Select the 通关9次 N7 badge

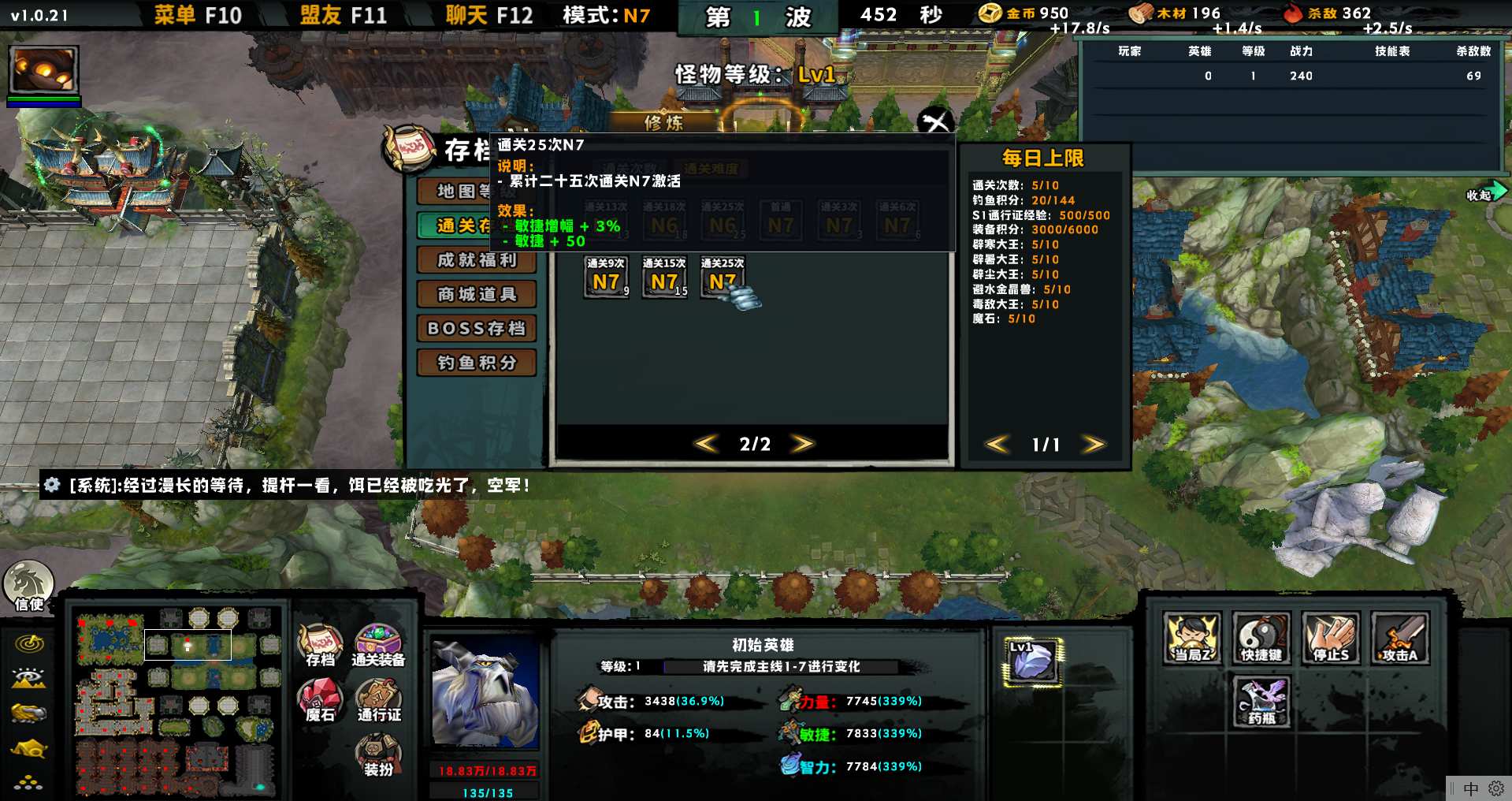pyautogui.click(x=606, y=278)
